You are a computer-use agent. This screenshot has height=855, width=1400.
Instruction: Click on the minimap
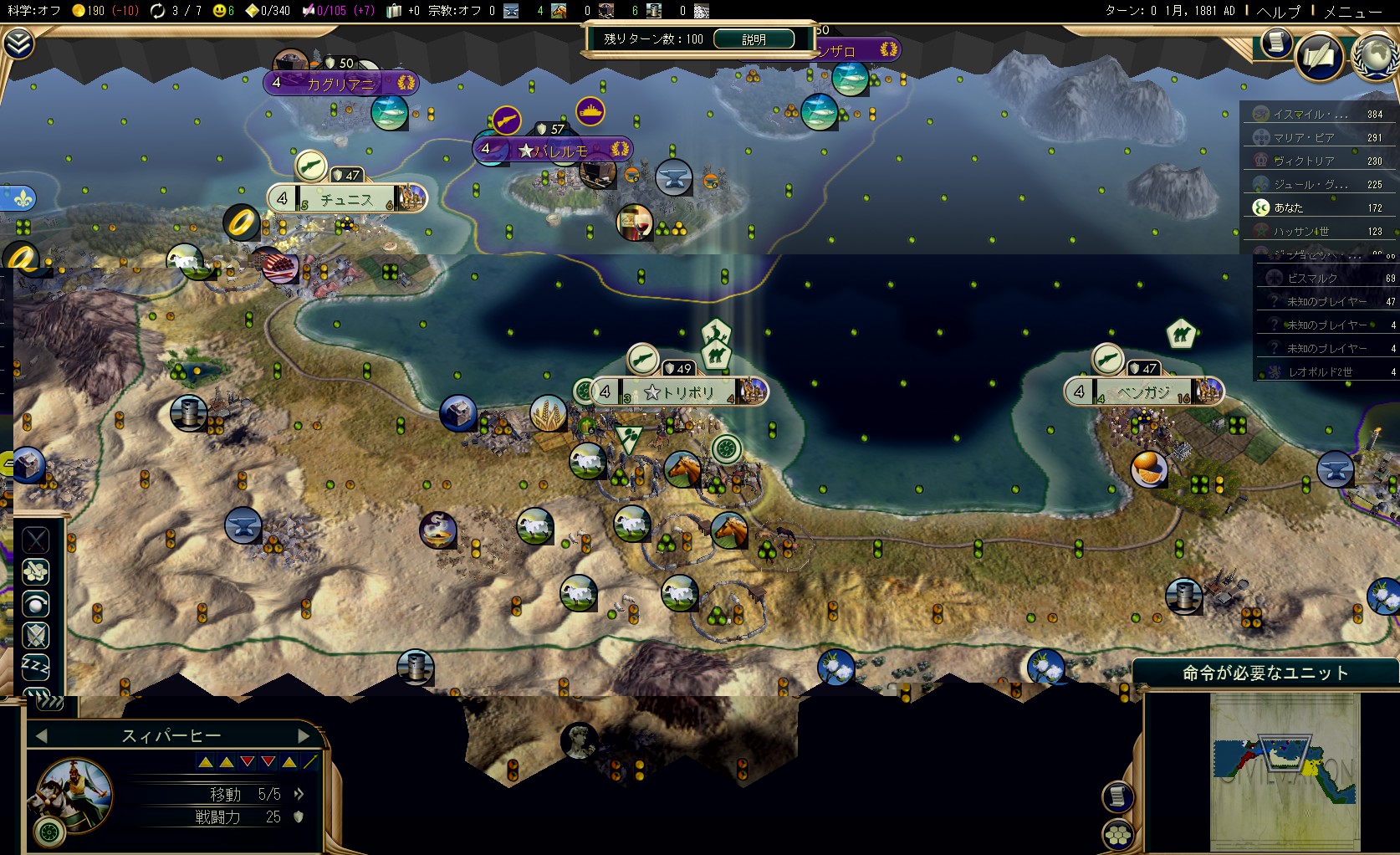(1285, 771)
